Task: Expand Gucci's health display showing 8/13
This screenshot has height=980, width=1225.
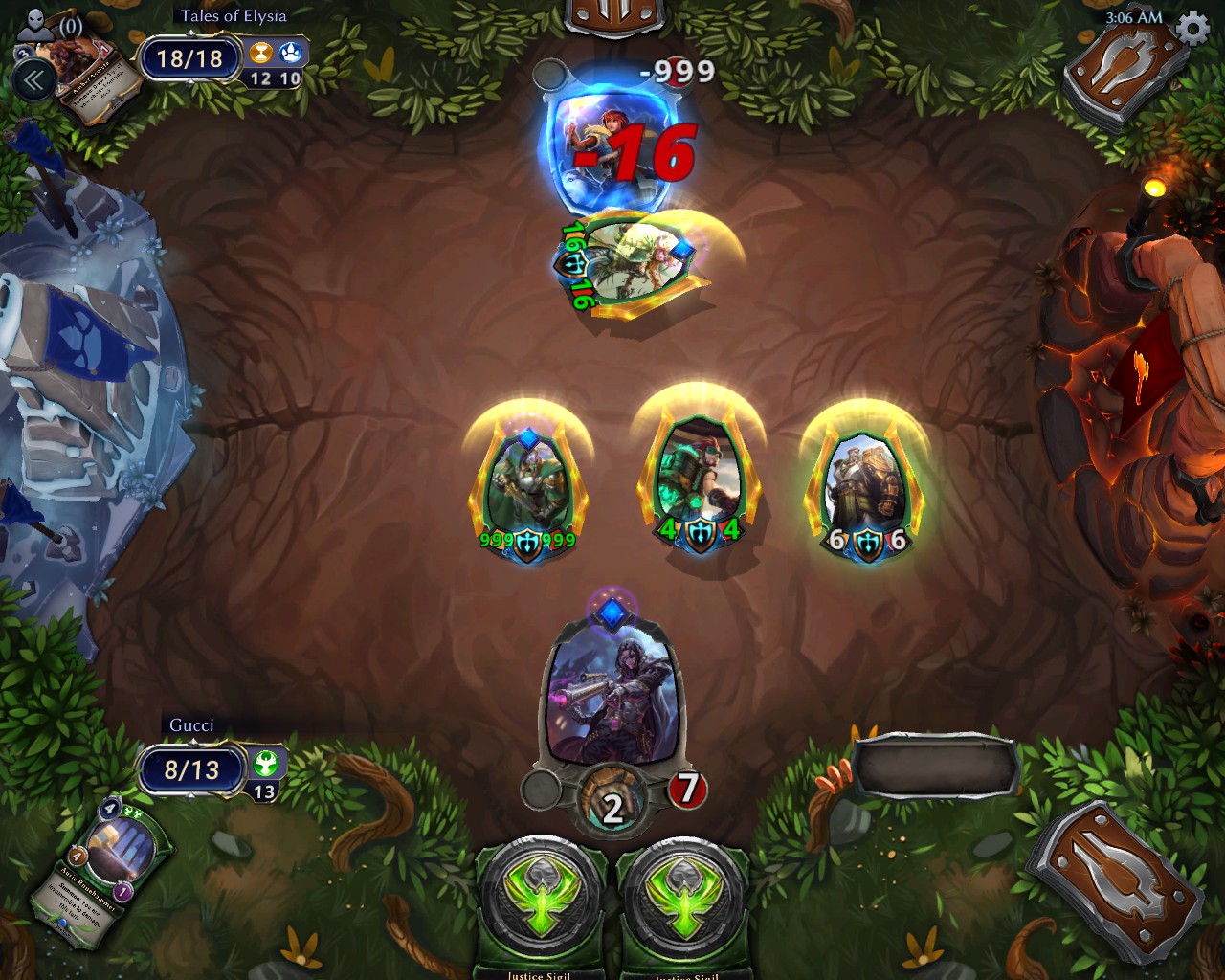Action: tap(188, 770)
